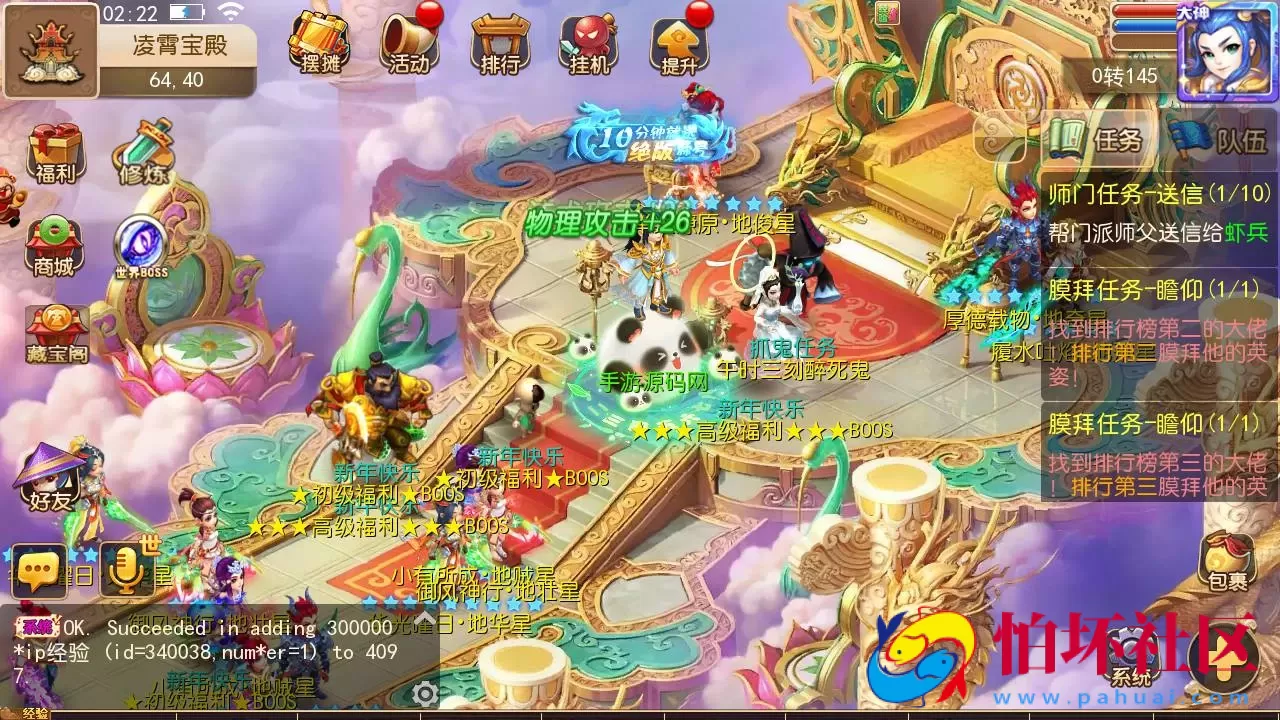Open the 活动 activities panel
This screenshot has width=1280, height=720.
coord(406,42)
